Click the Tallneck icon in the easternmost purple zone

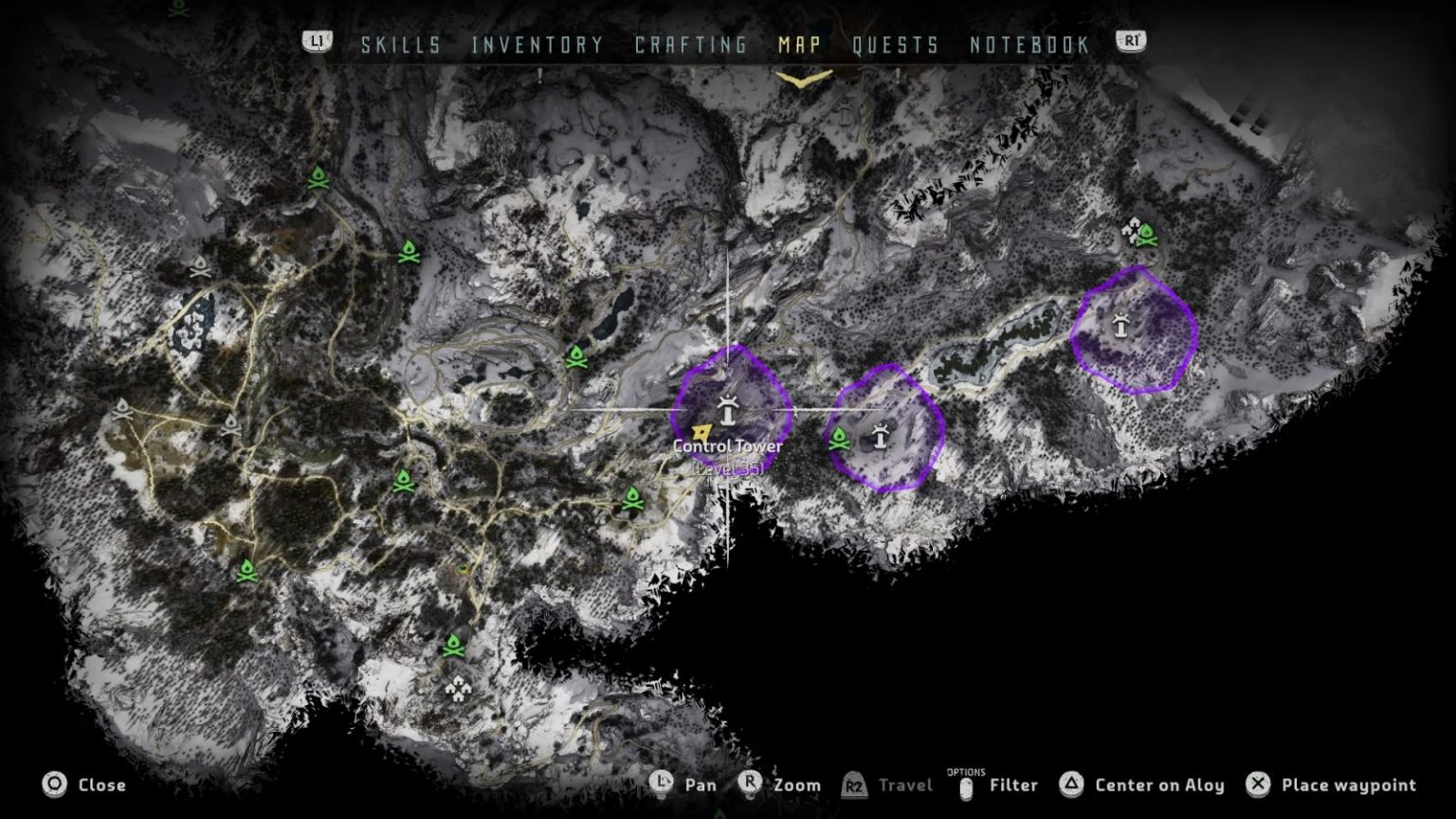point(1119,327)
